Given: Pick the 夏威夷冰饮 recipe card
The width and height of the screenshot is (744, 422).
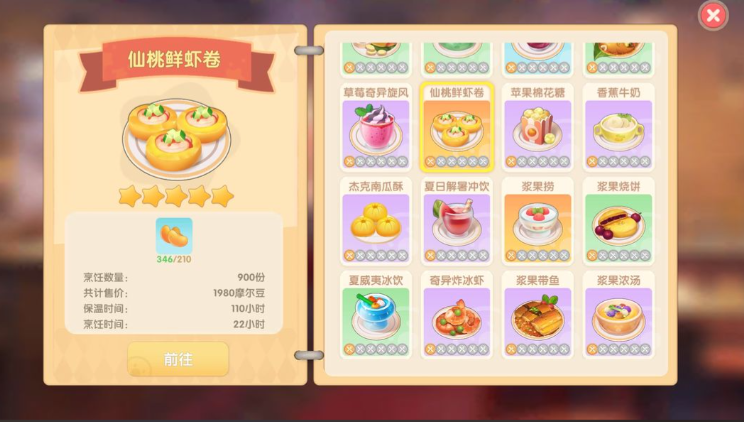Looking at the screenshot, I should click(375, 314).
